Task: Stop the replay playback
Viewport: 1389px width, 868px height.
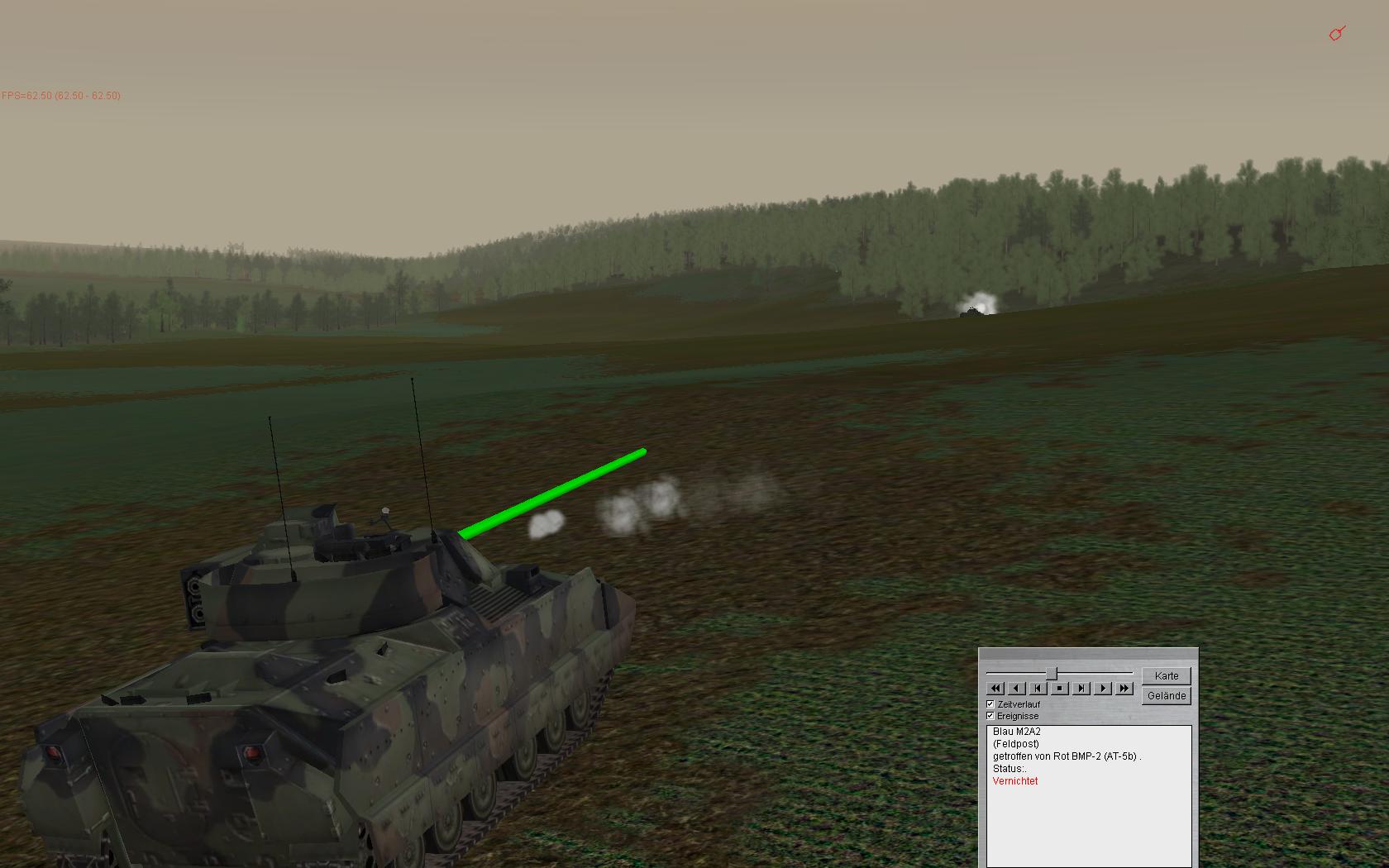Action: tap(1060, 688)
